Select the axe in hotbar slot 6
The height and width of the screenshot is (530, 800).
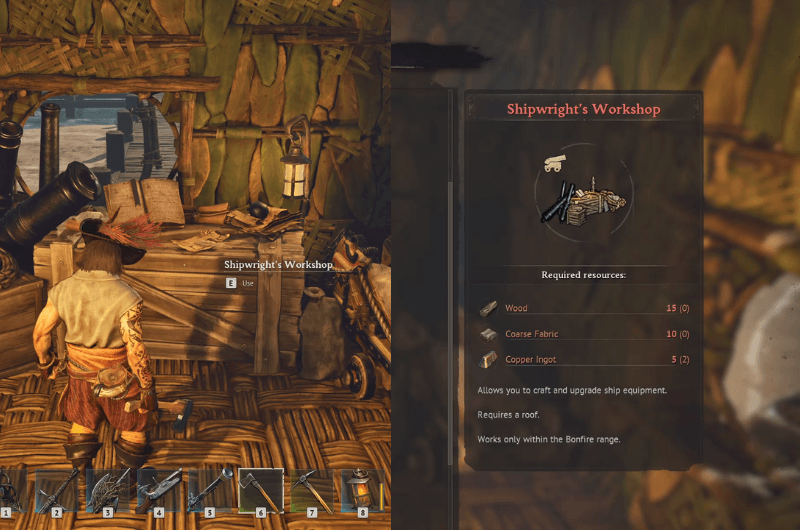[260, 491]
